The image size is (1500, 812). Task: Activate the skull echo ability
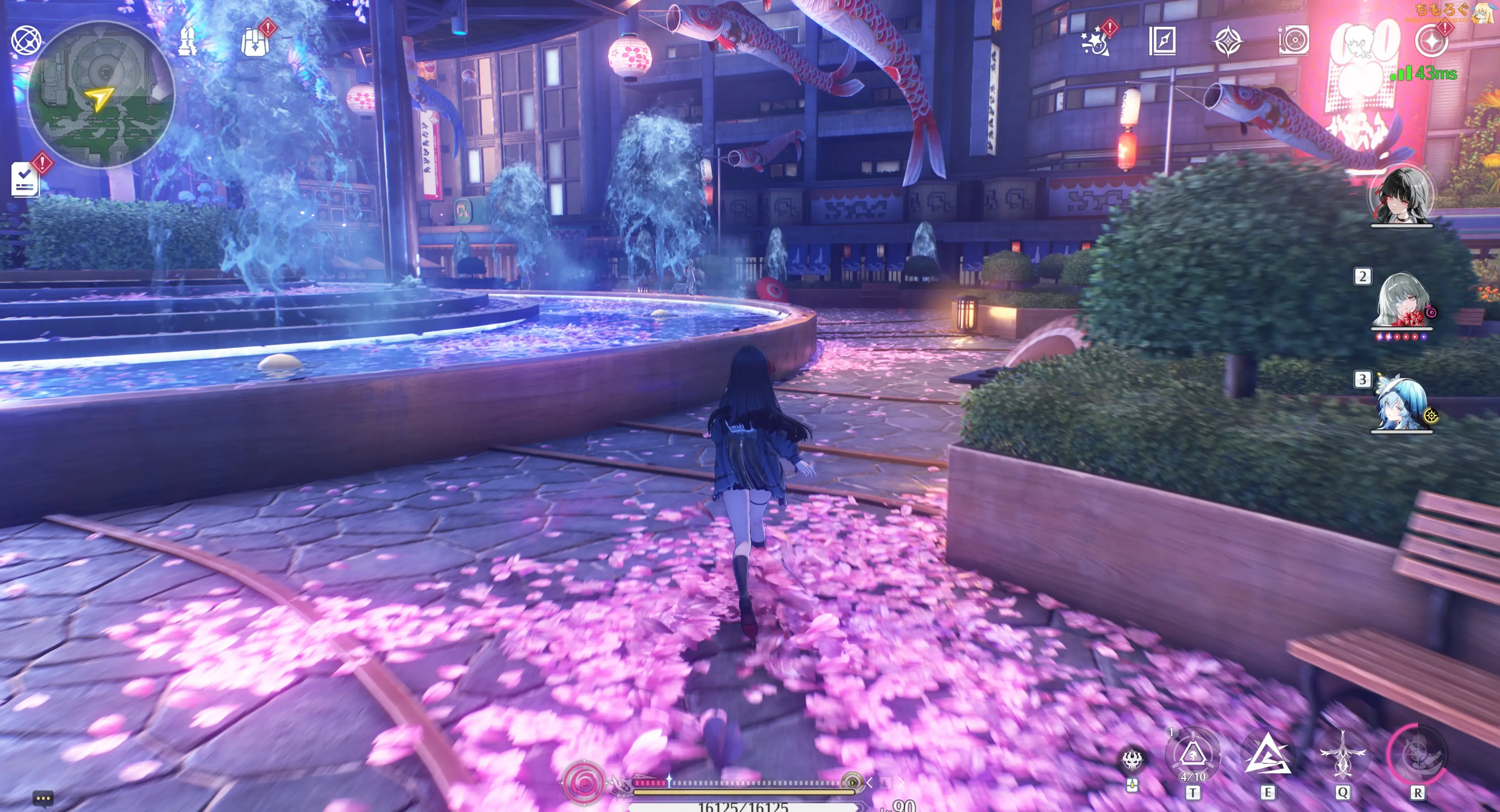coord(1132,760)
